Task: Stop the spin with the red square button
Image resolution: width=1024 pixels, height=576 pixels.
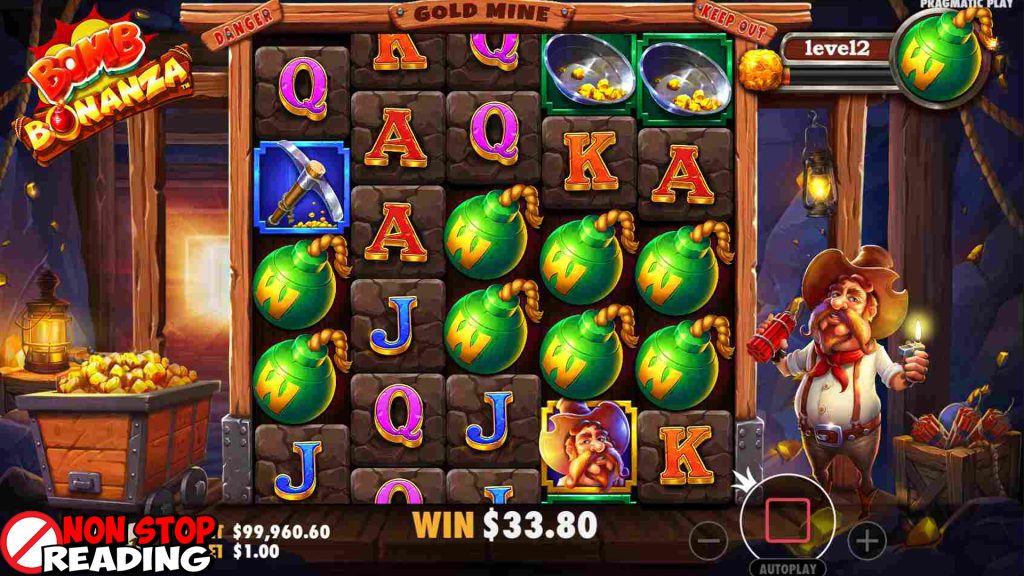Action: (786, 520)
